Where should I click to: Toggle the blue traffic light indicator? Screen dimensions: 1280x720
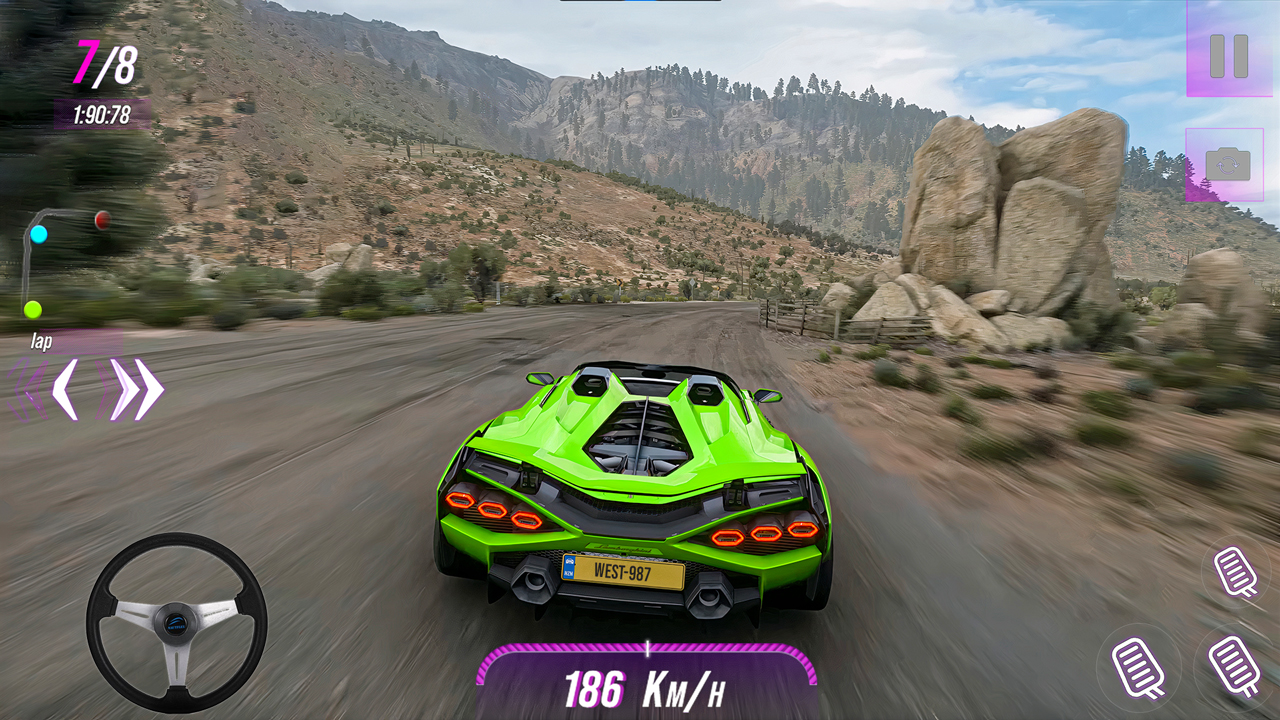[x=38, y=235]
